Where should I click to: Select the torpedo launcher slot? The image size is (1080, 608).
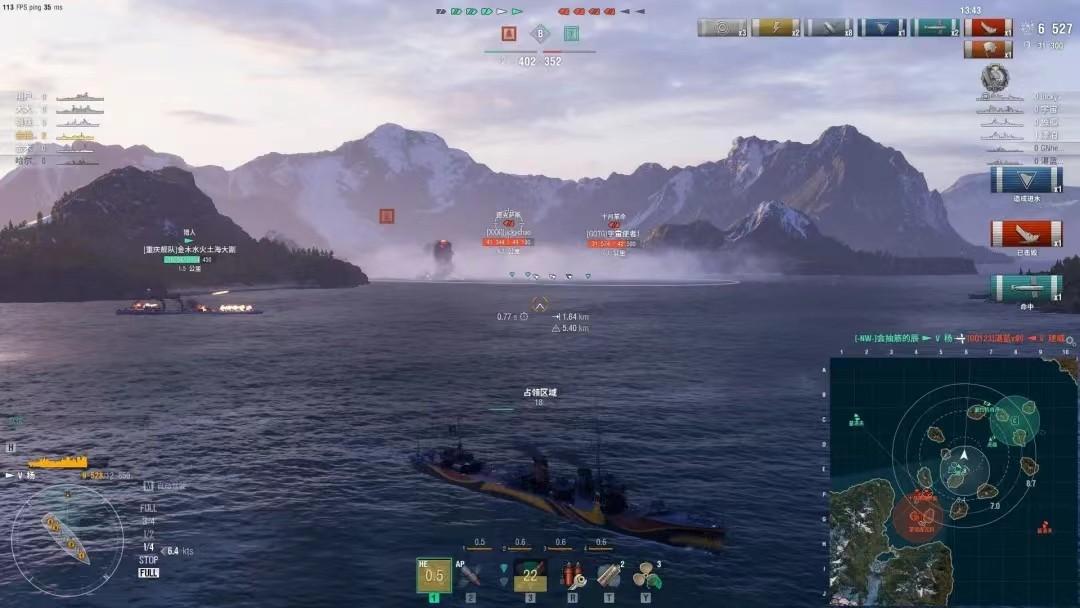[x=530, y=575]
